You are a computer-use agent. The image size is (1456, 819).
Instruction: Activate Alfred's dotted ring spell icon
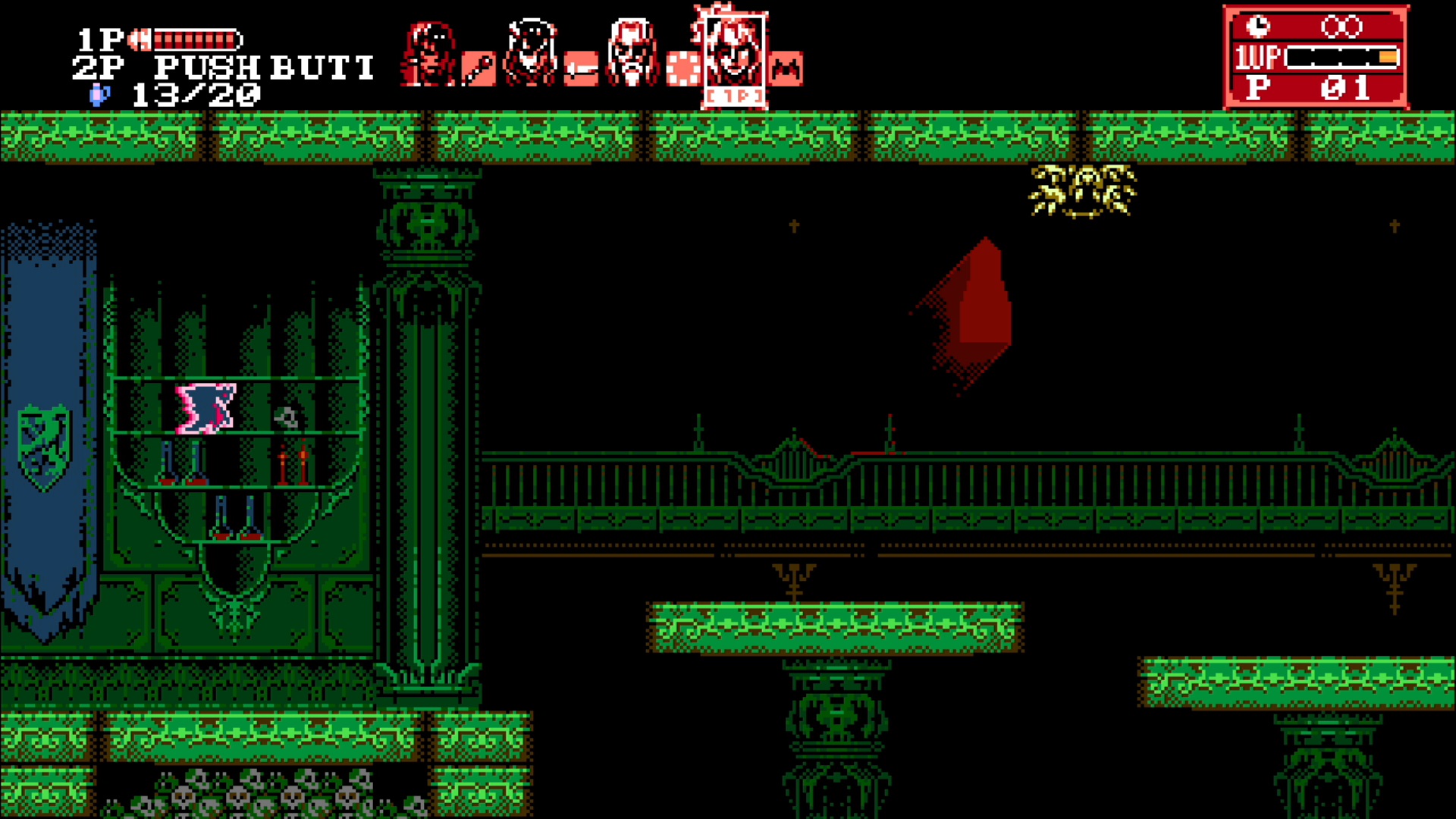point(682,69)
